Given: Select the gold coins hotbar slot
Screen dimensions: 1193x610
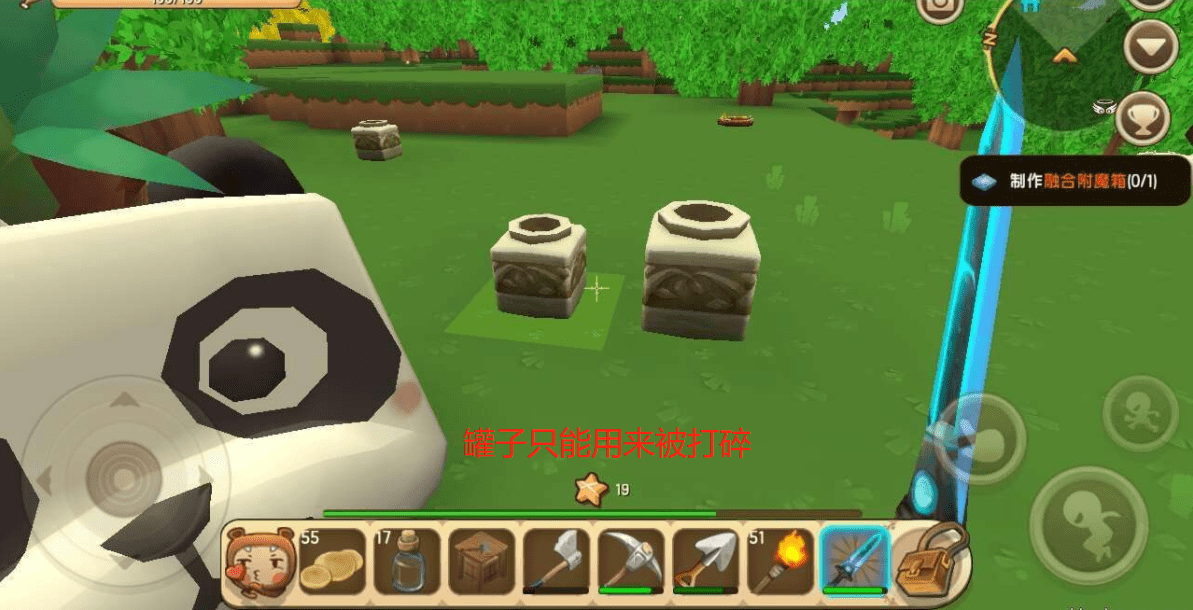Looking at the screenshot, I should (x=334, y=562).
